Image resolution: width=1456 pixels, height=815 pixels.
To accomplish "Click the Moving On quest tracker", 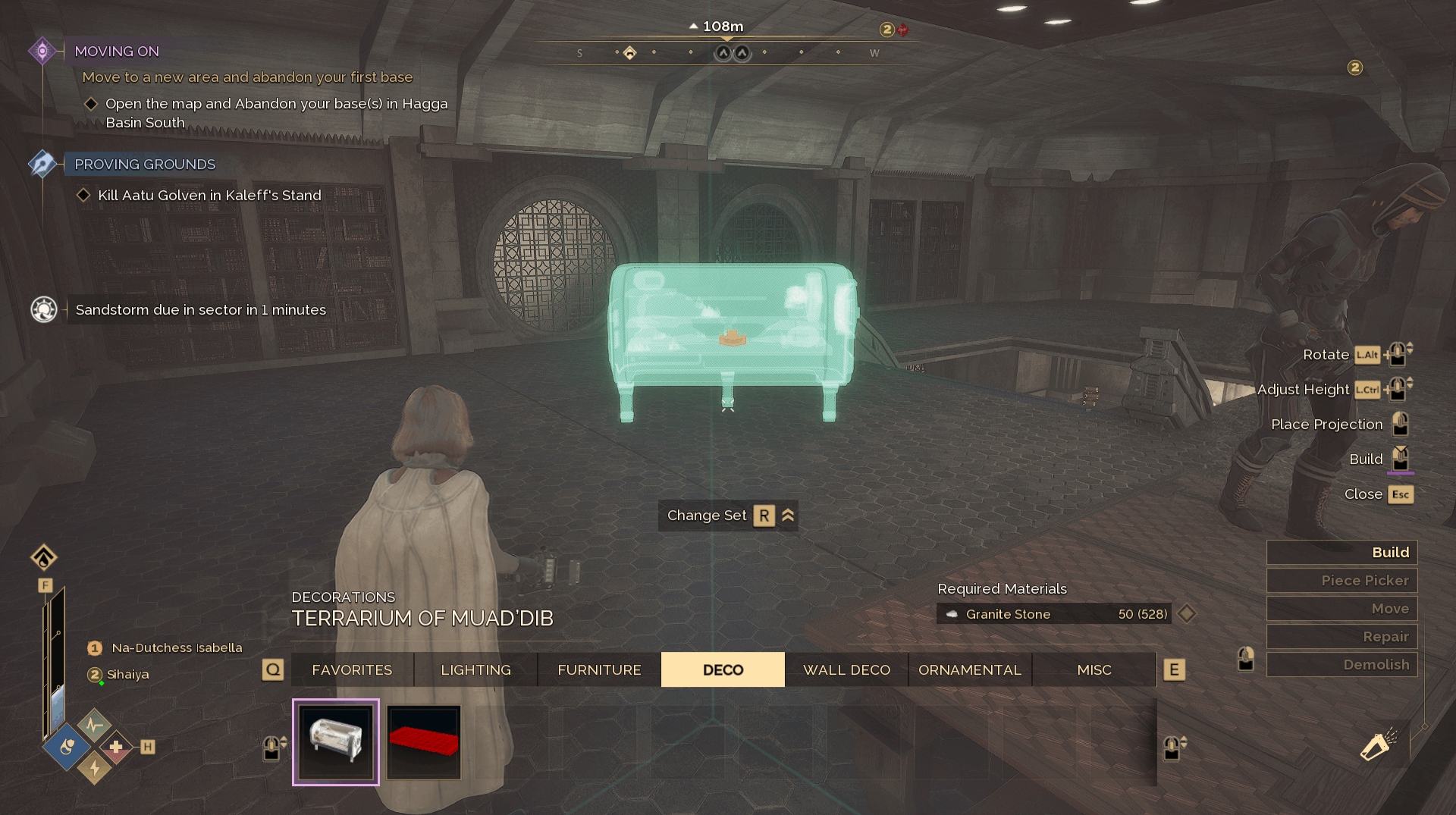I will pyautogui.click(x=117, y=52).
